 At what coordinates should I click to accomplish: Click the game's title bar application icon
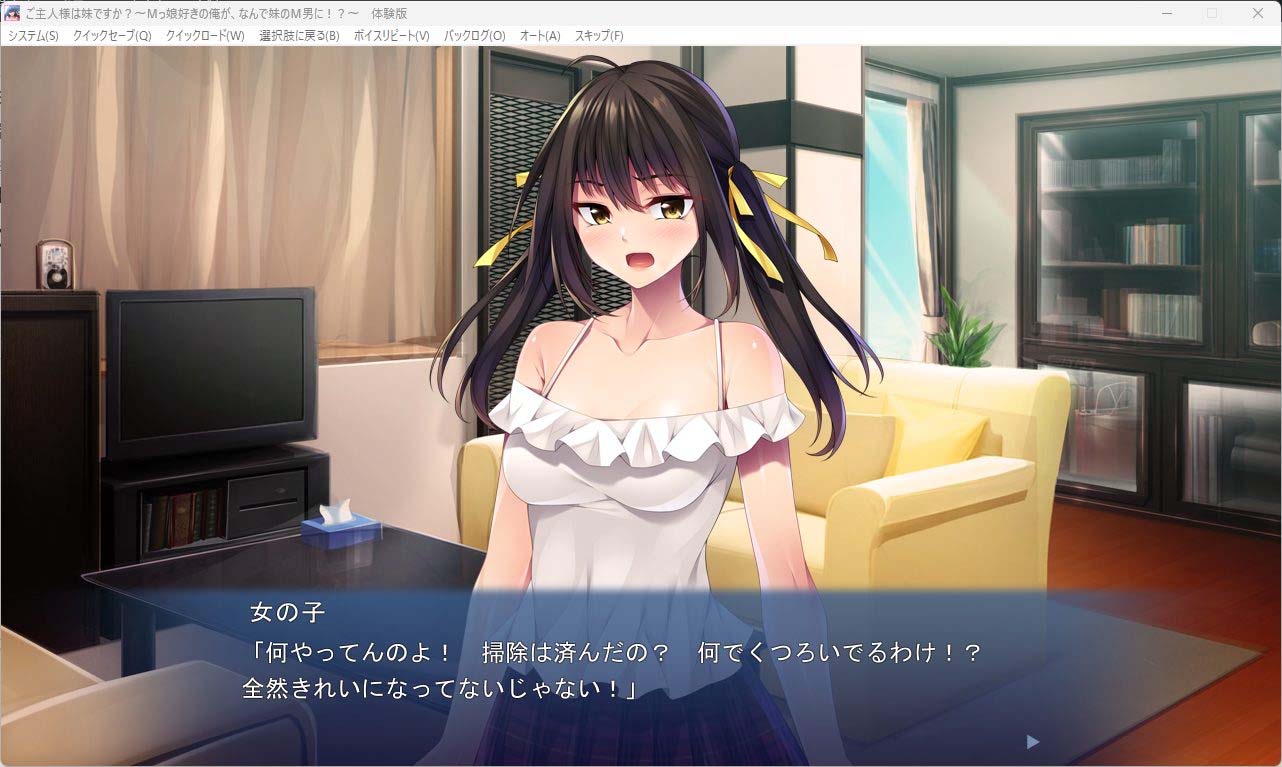point(11,13)
